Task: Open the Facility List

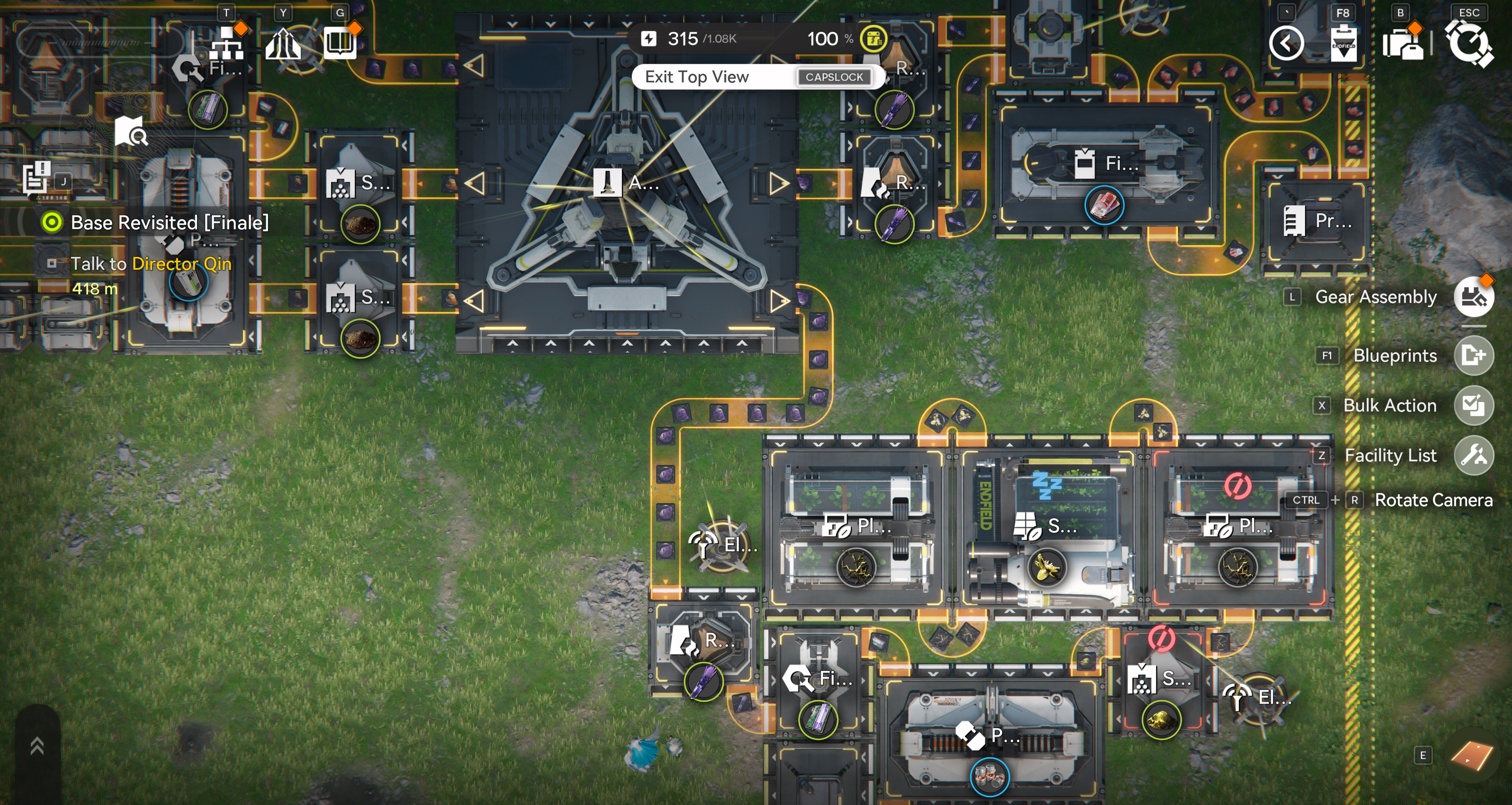Action: [x=1473, y=455]
